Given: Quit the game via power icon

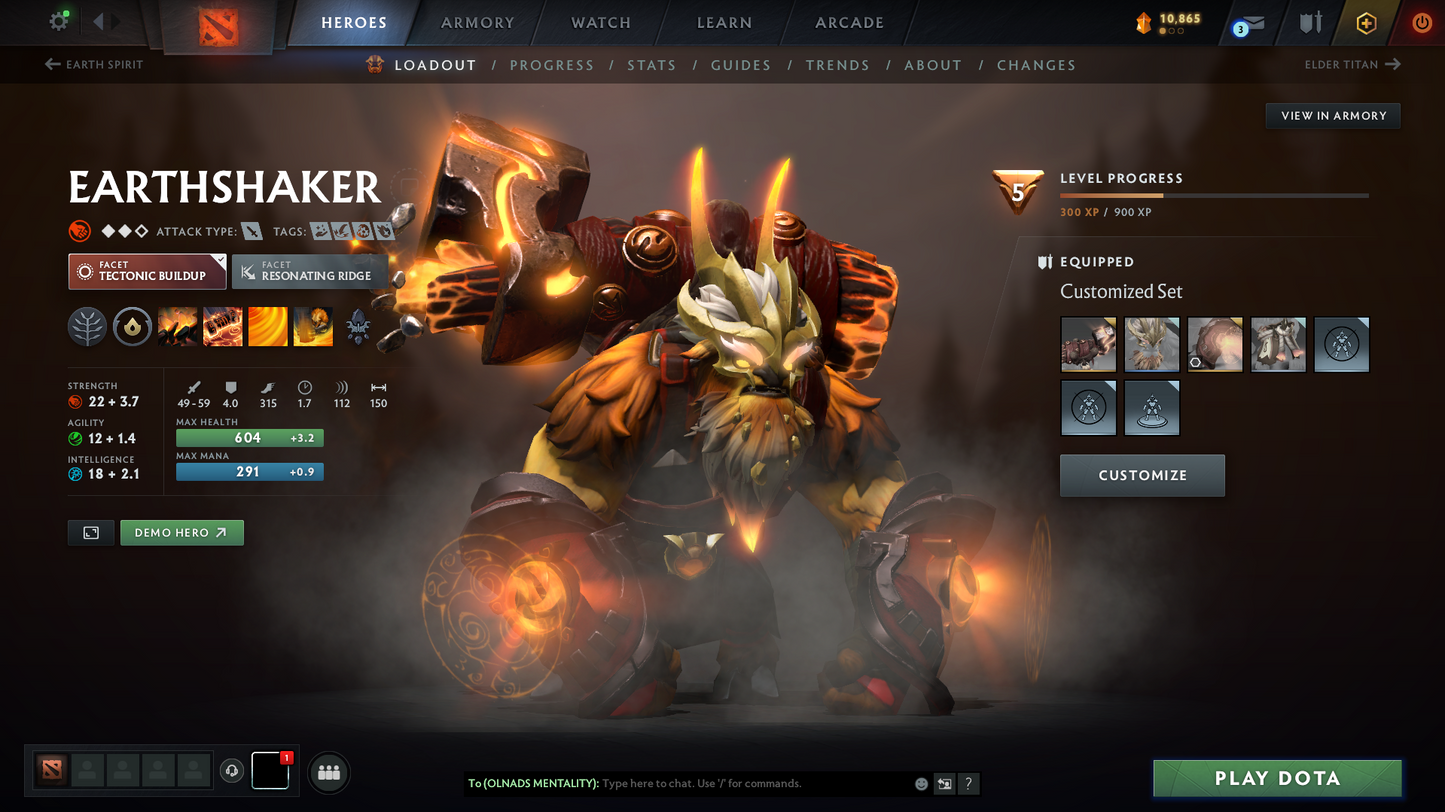Looking at the screenshot, I should (1421, 22).
